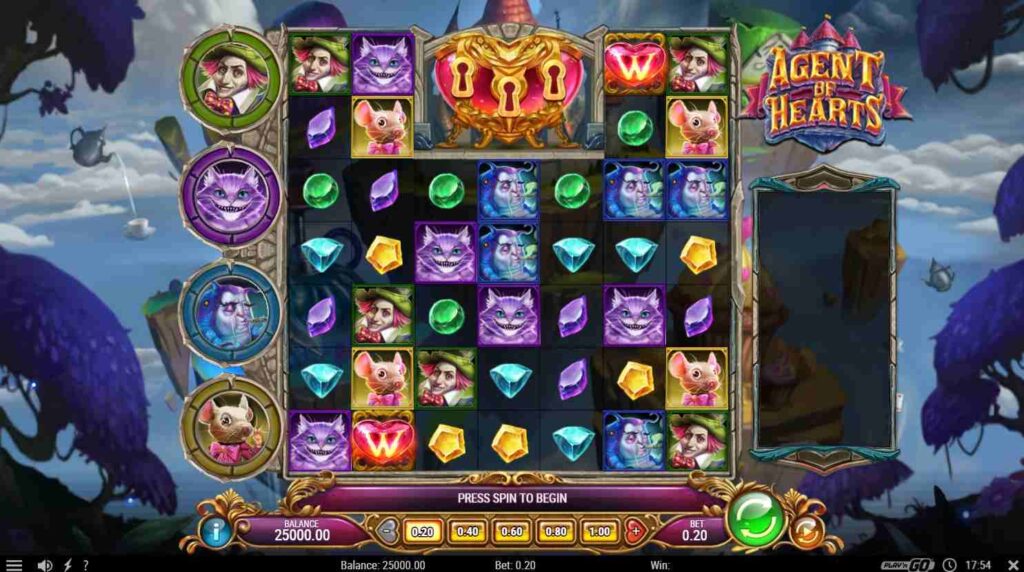Toggle the sound speaker icon
1024x572 pixels.
(x=44, y=565)
